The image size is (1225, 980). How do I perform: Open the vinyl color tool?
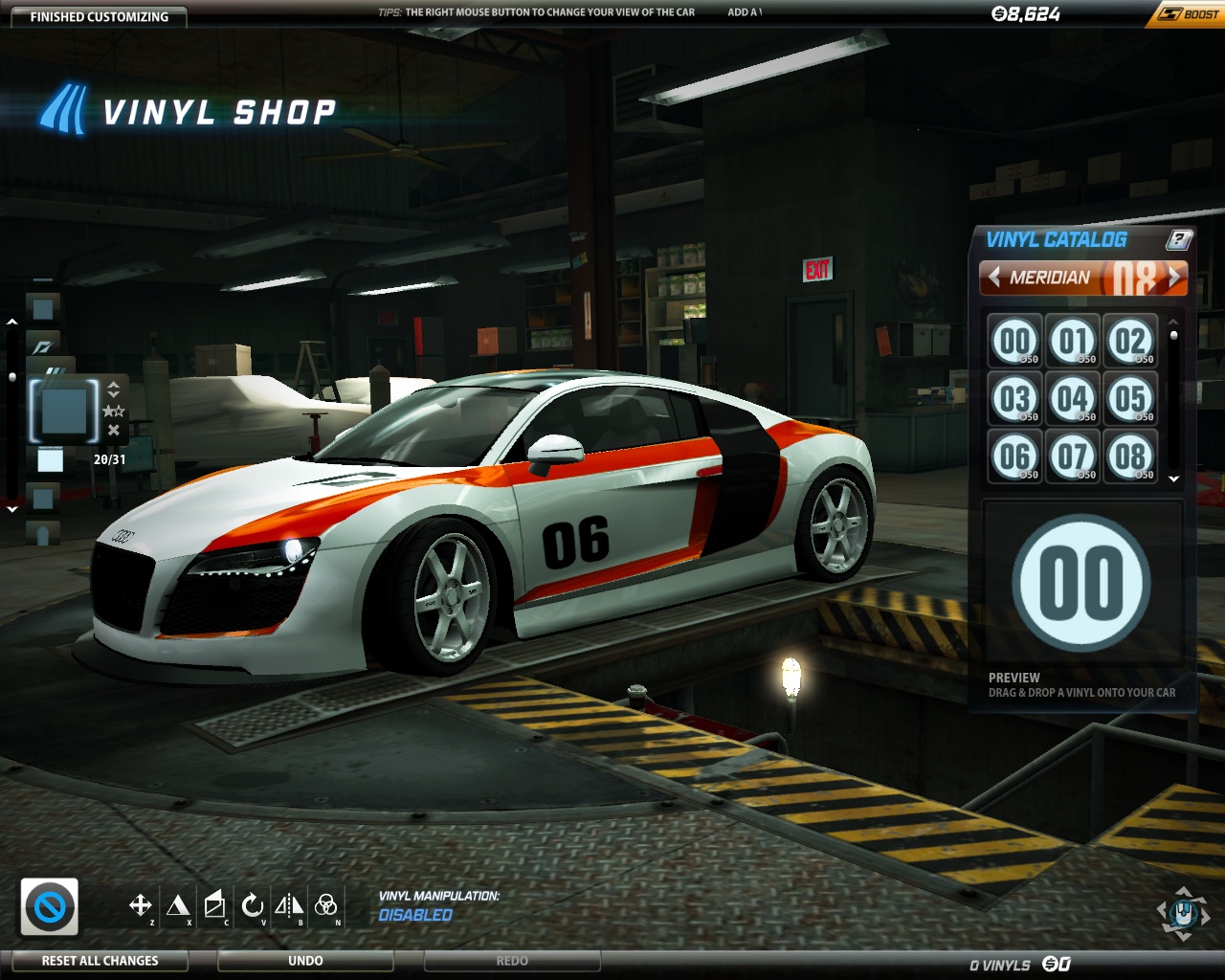[x=325, y=904]
